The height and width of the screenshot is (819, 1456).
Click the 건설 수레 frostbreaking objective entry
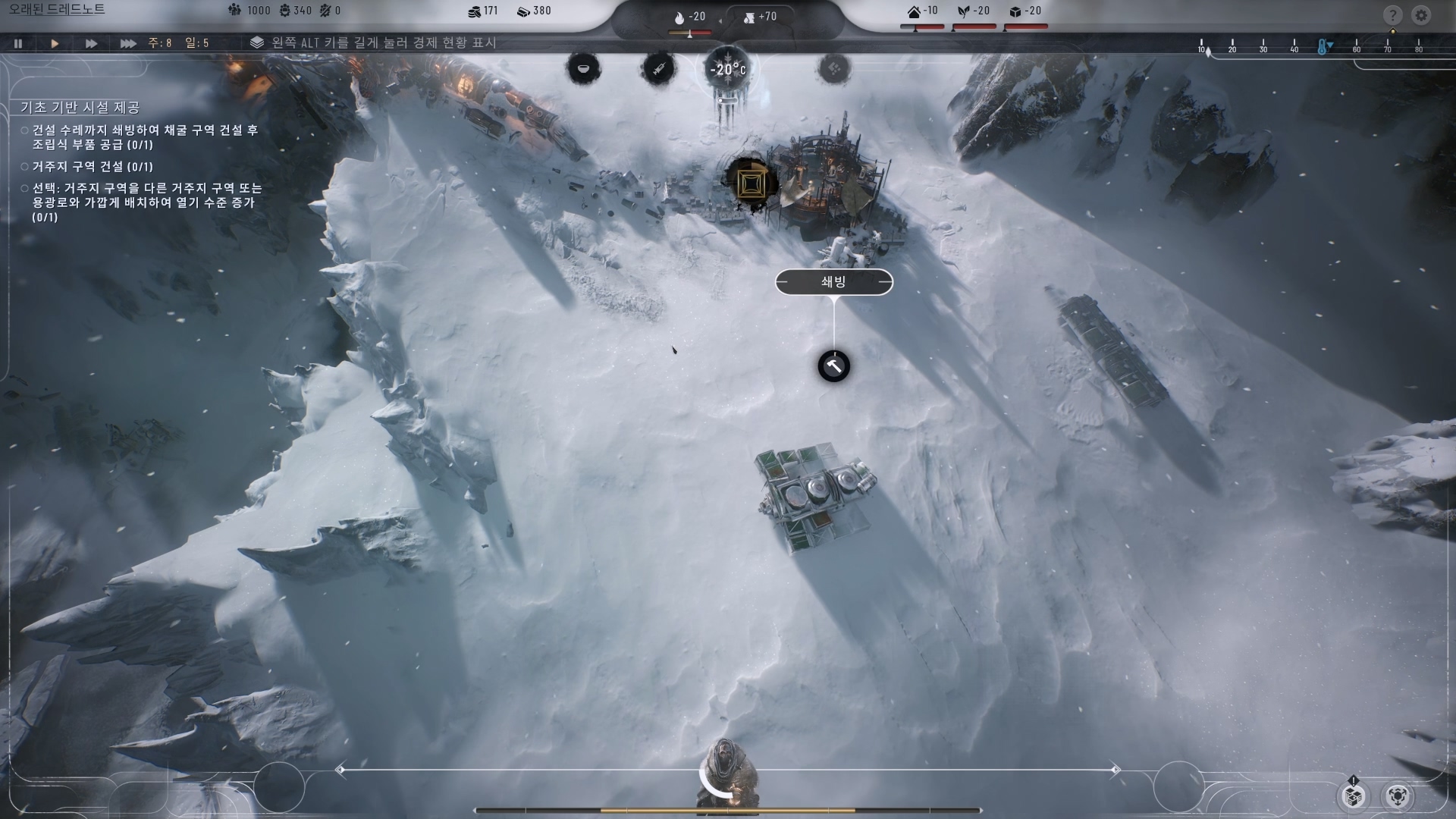tap(144, 137)
